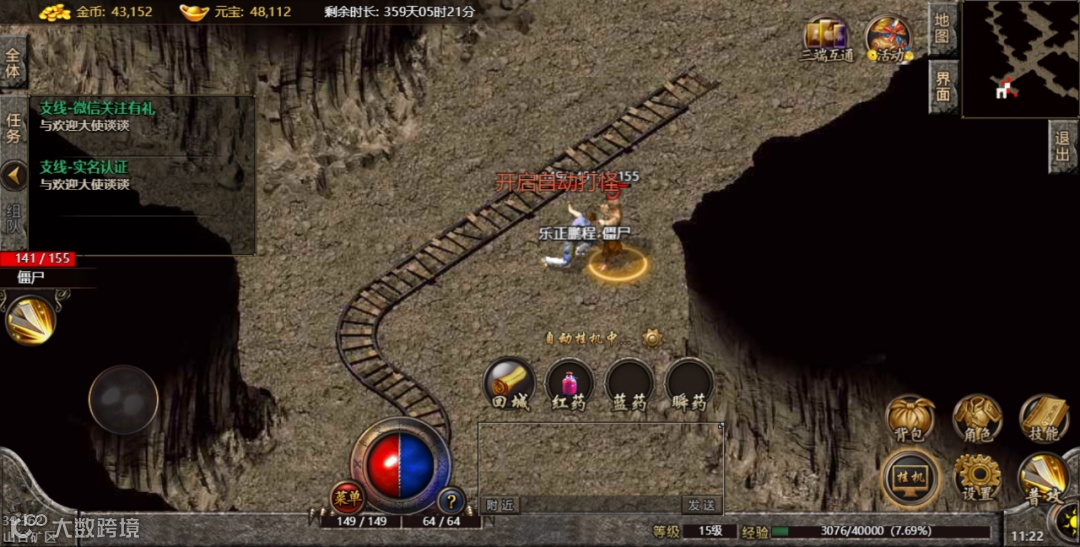The height and width of the screenshot is (547, 1080).
Task: Open the 地图 map button
Action: [x=942, y=29]
